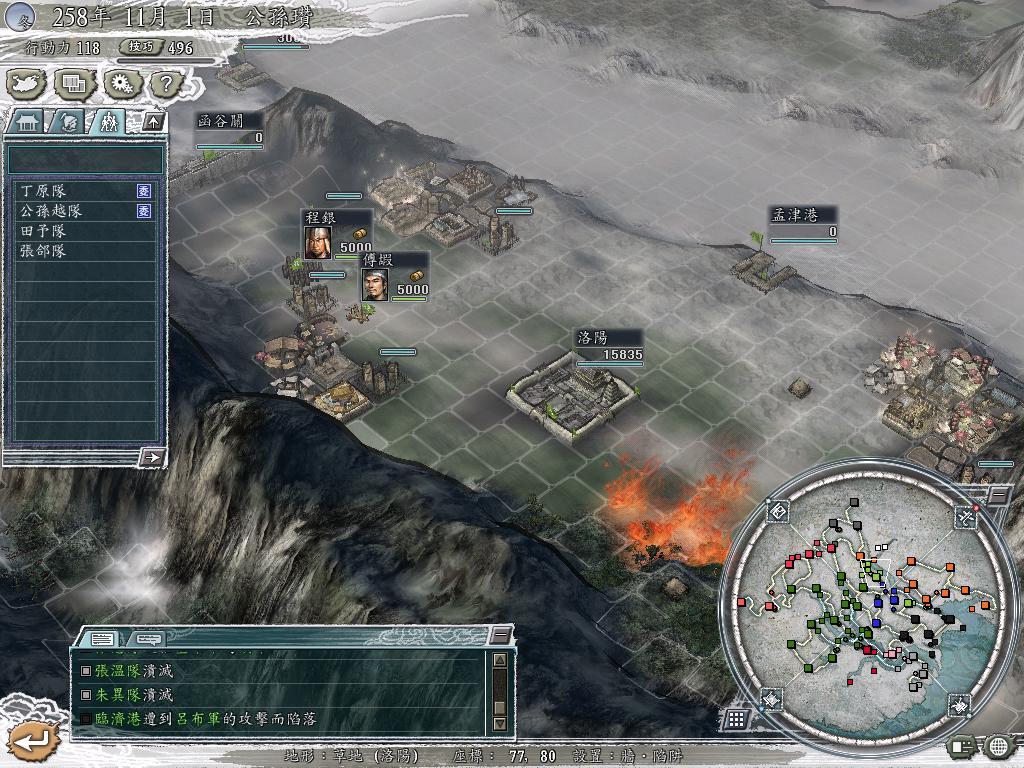This screenshot has height=768, width=1024.
Task: Switch to the officer helmet tab
Action: (x=68, y=122)
